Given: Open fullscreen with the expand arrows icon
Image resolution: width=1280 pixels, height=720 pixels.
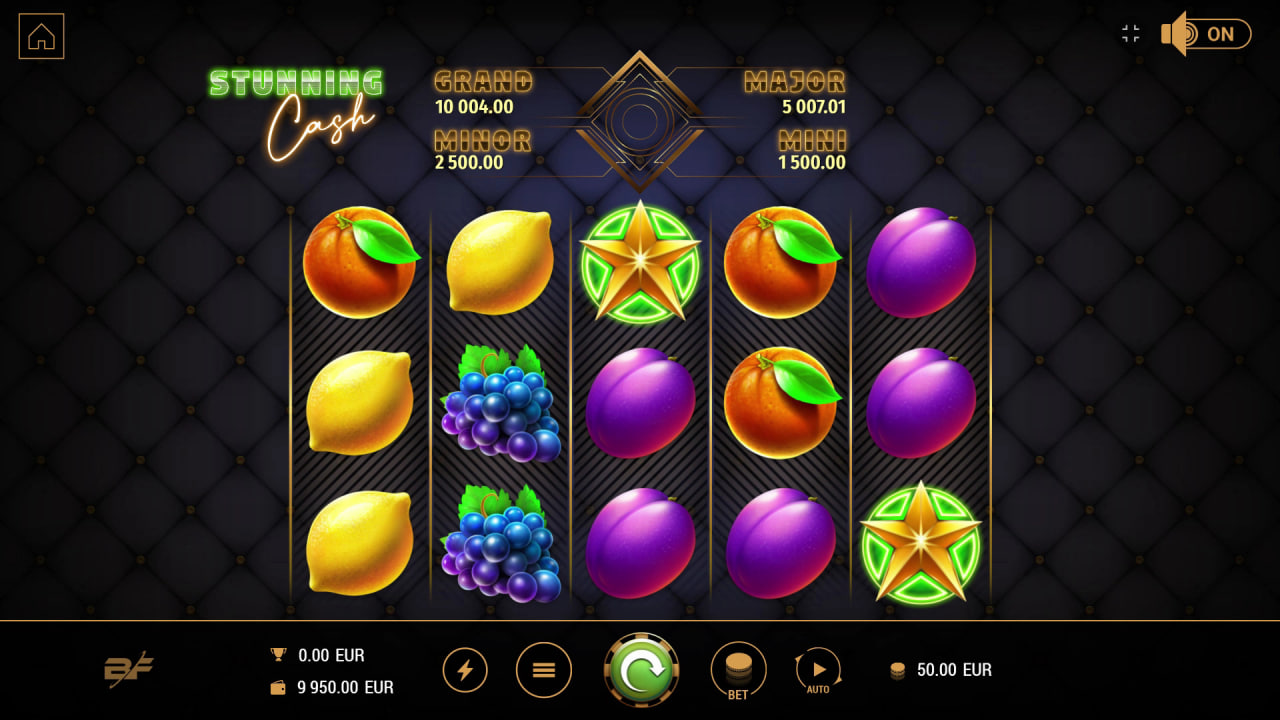Looking at the screenshot, I should (x=1130, y=33).
